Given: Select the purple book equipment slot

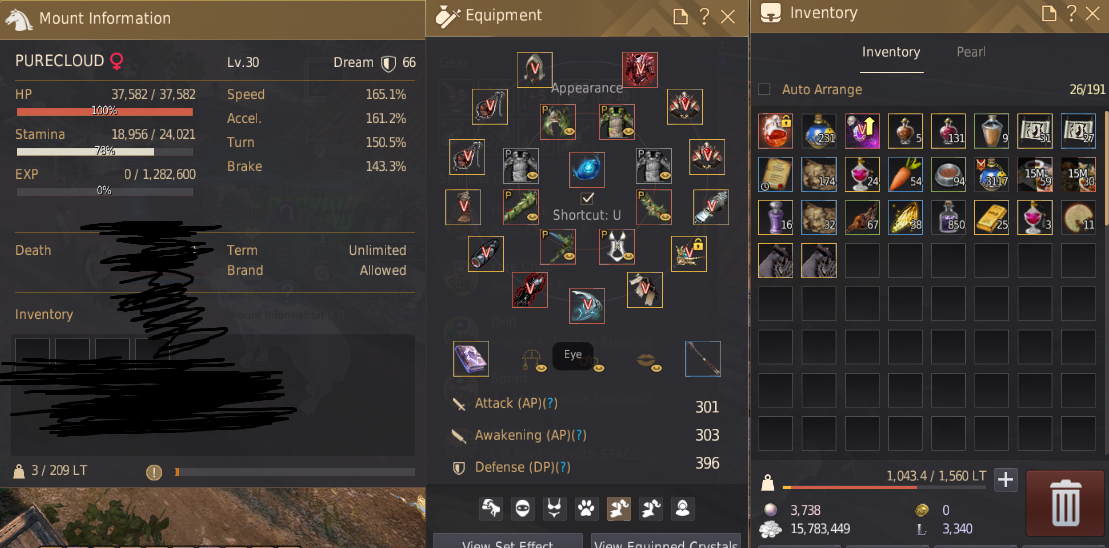Looking at the screenshot, I should click(471, 359).
